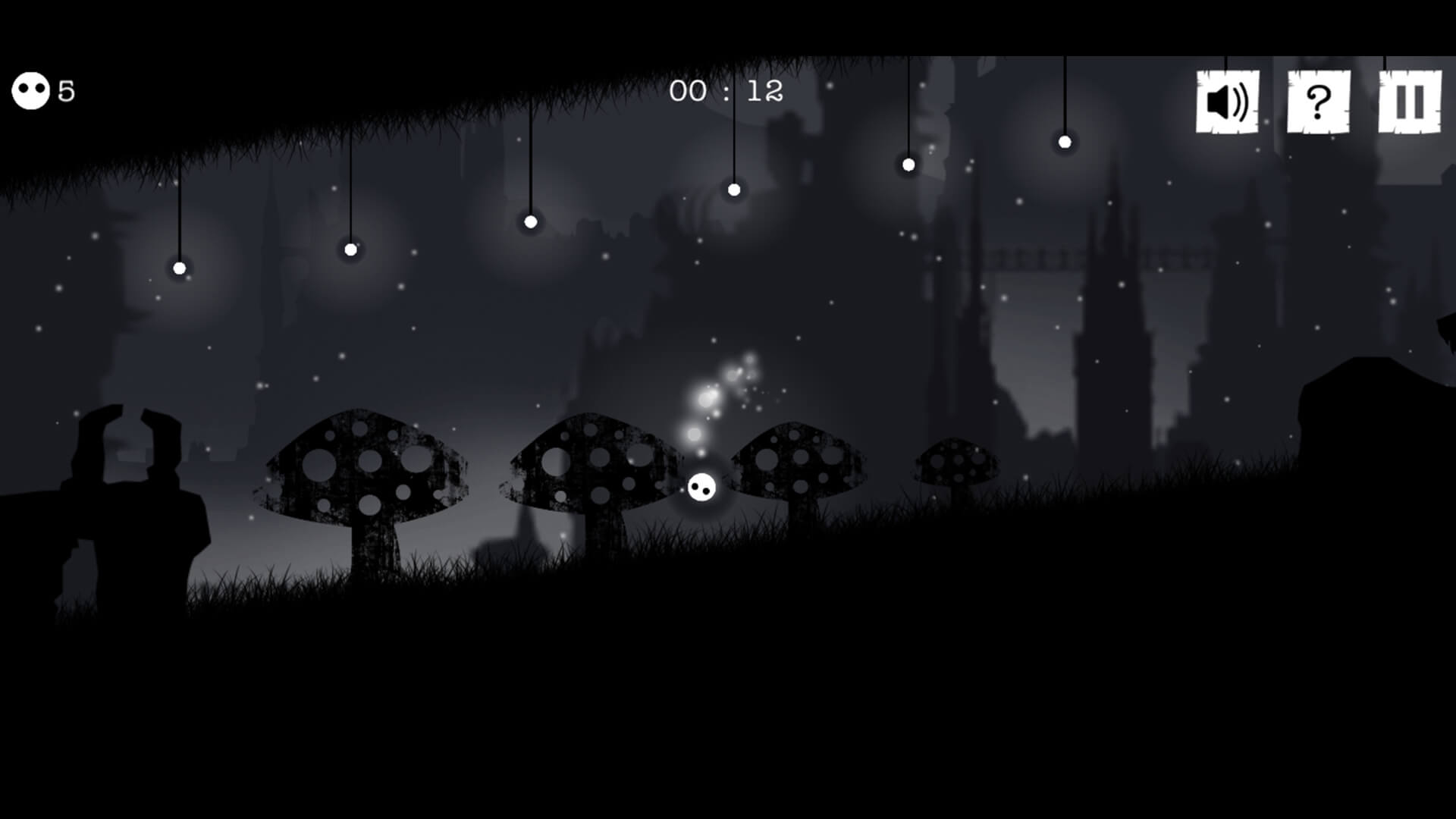
Task: Toggle the sound speaker button
Action: pos(1227,102)
